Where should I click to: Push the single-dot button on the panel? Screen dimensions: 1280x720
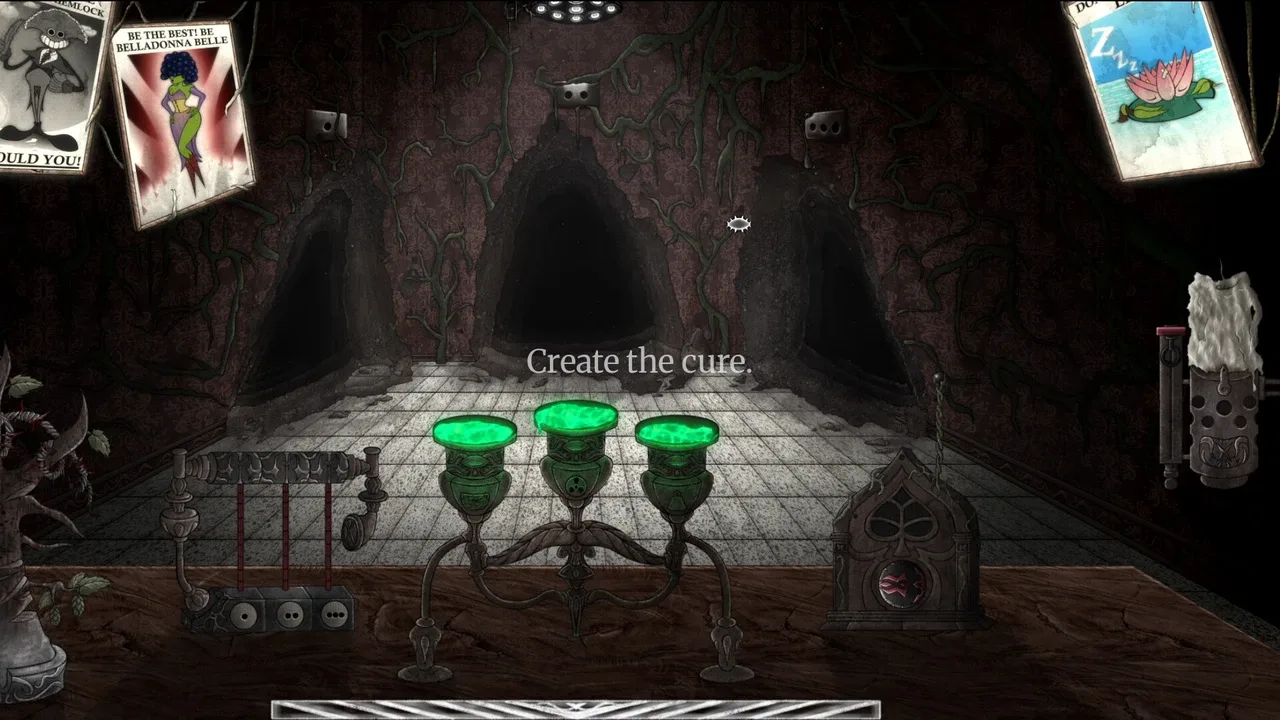(242, 615)
